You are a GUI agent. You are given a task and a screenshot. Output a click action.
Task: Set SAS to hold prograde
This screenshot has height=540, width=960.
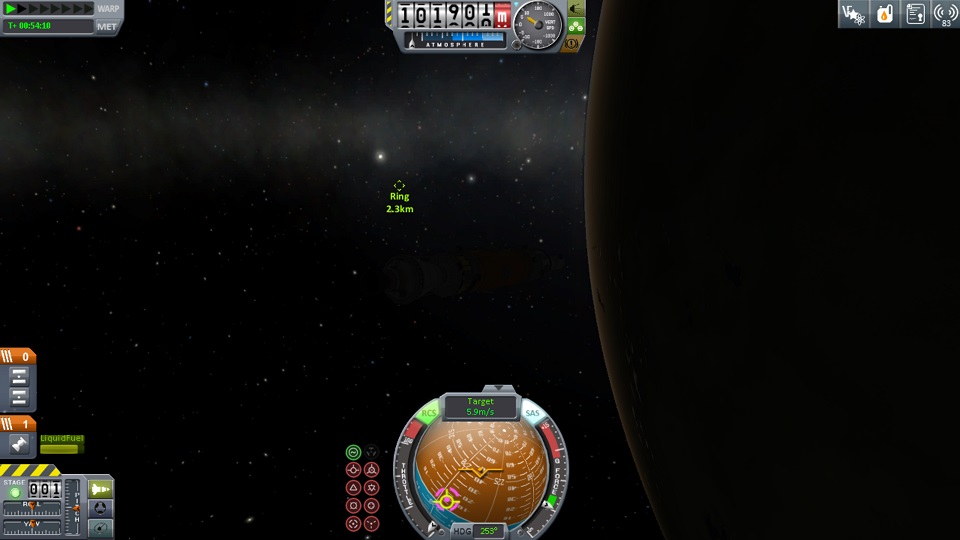[x=353, y=470]
